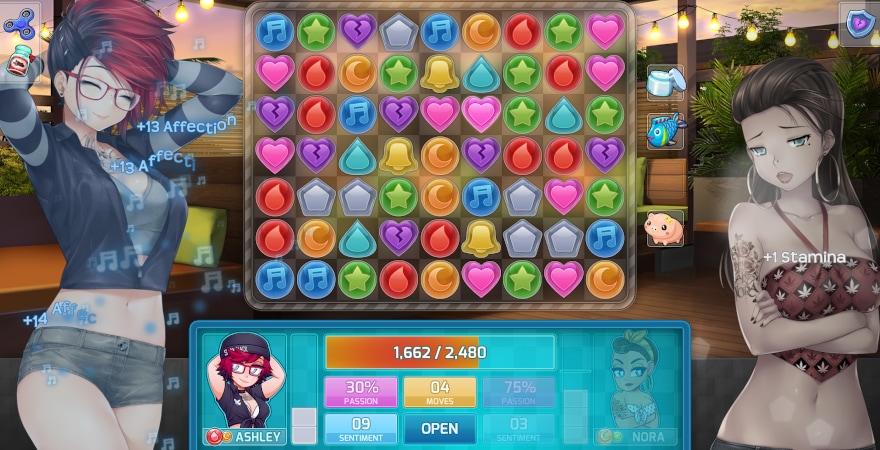The width and height of the screenshot is (880, 450).
Task: Use the pink piggy bank gift
Action: [664, 226]
